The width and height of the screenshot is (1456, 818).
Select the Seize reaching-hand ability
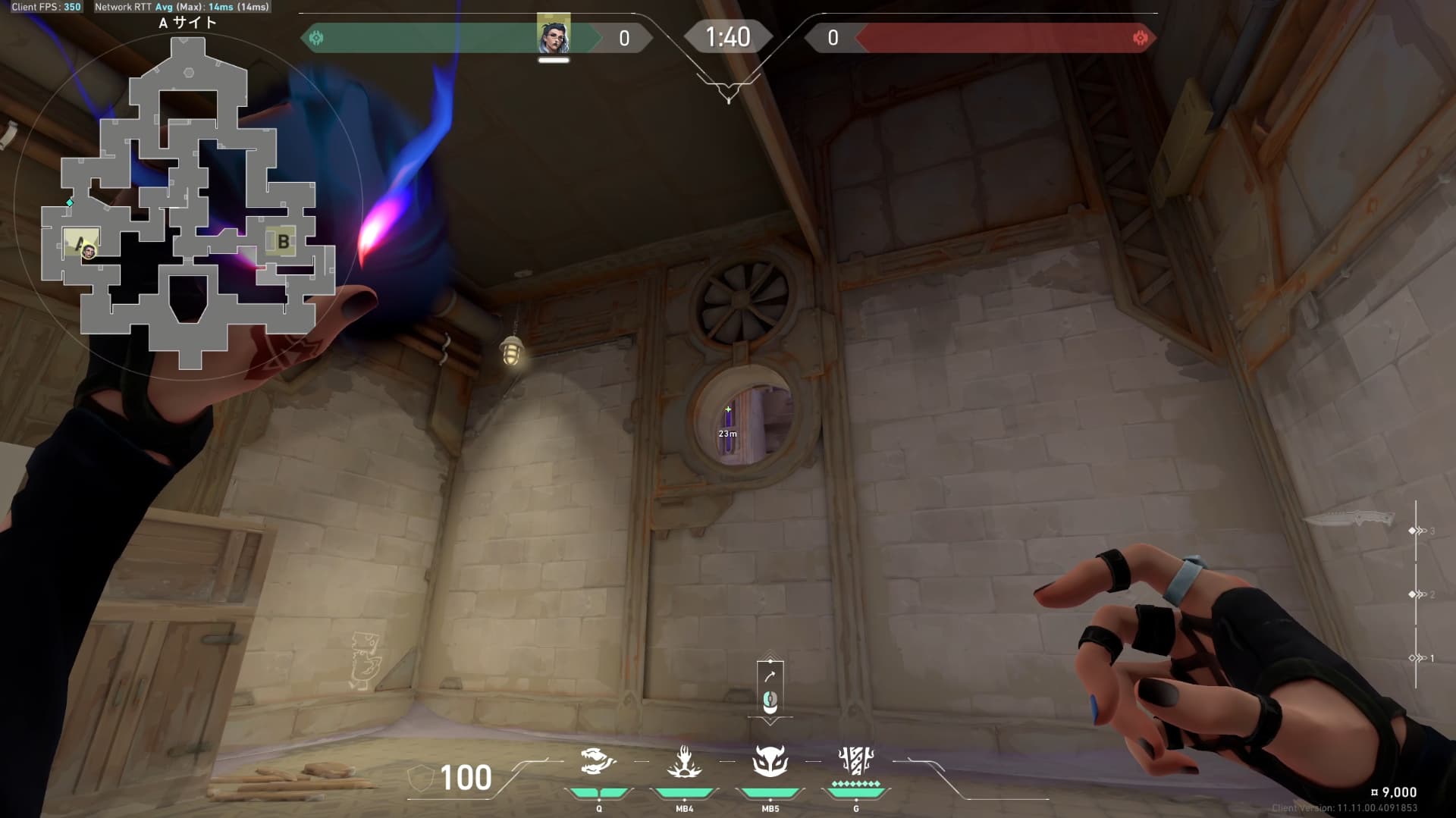coord(683,763)
